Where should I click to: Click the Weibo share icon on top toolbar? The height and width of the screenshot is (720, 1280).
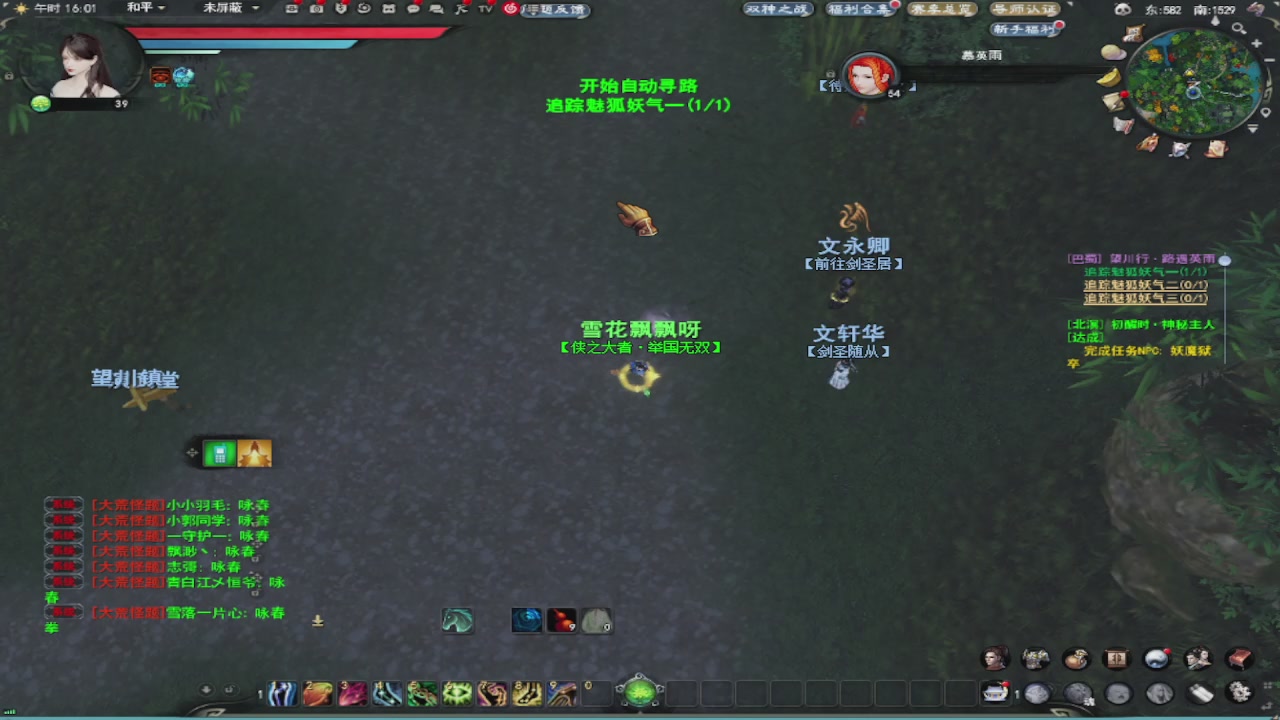tap(512, 10)
